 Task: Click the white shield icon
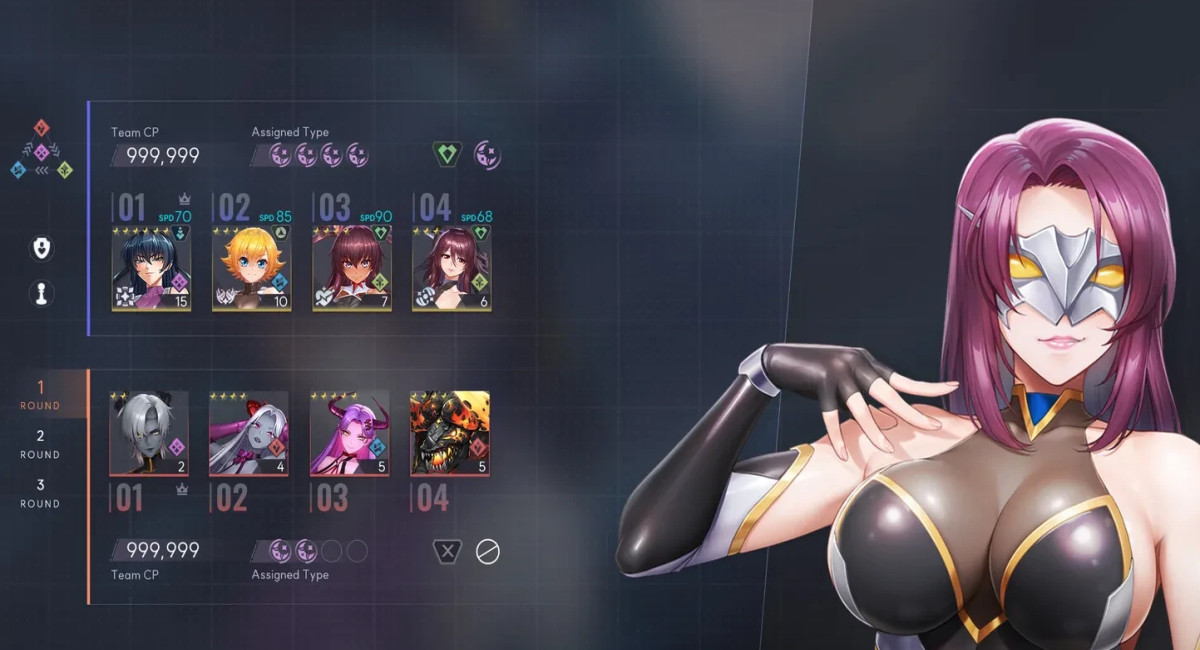click(42, 248)
